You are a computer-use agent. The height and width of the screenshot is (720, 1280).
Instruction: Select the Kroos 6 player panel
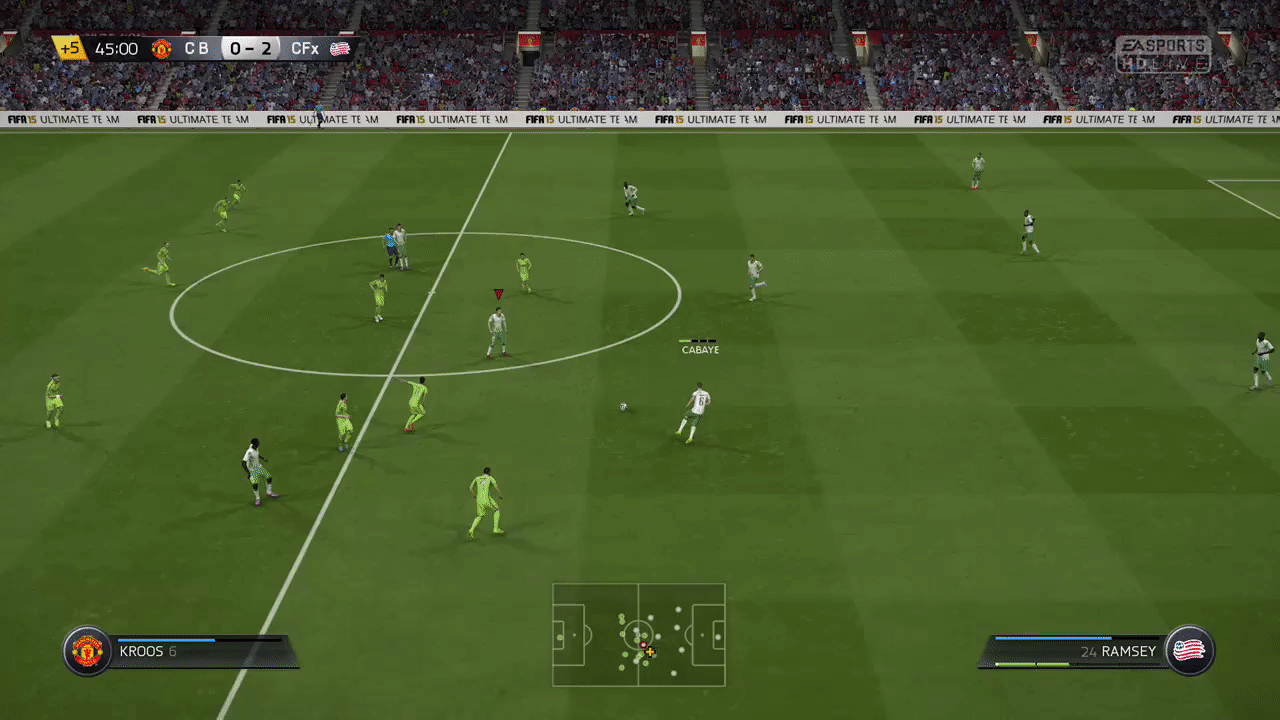point(200,652)
